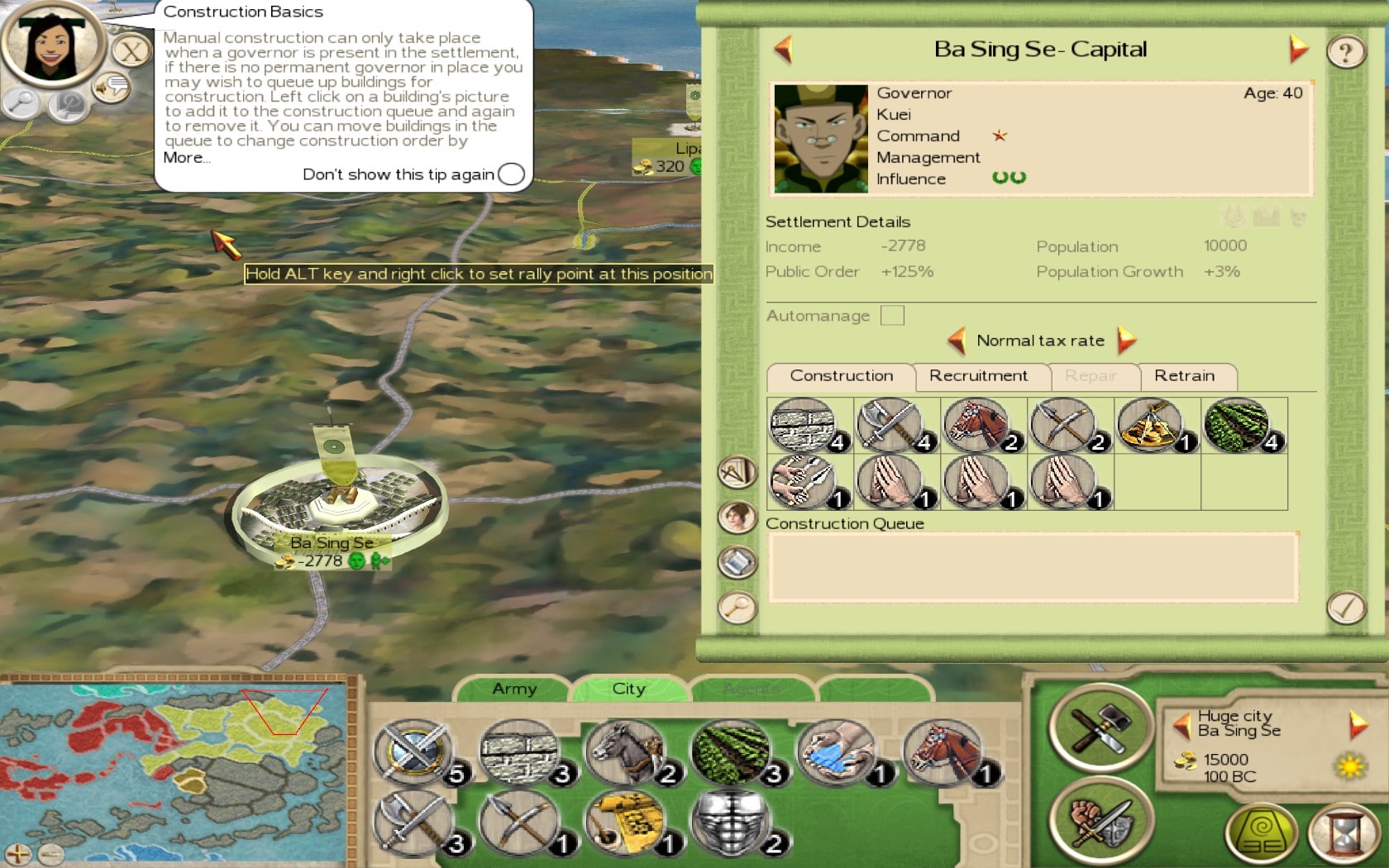Raise the tax rate with right arrow

pyautogui.click(x=1126, y=340)
